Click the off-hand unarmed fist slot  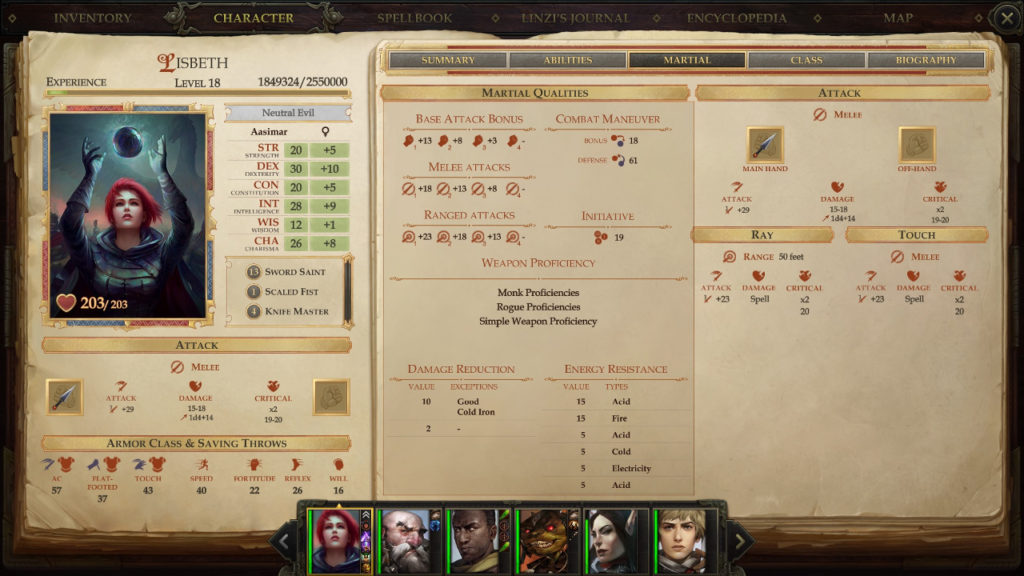(916, 145)
